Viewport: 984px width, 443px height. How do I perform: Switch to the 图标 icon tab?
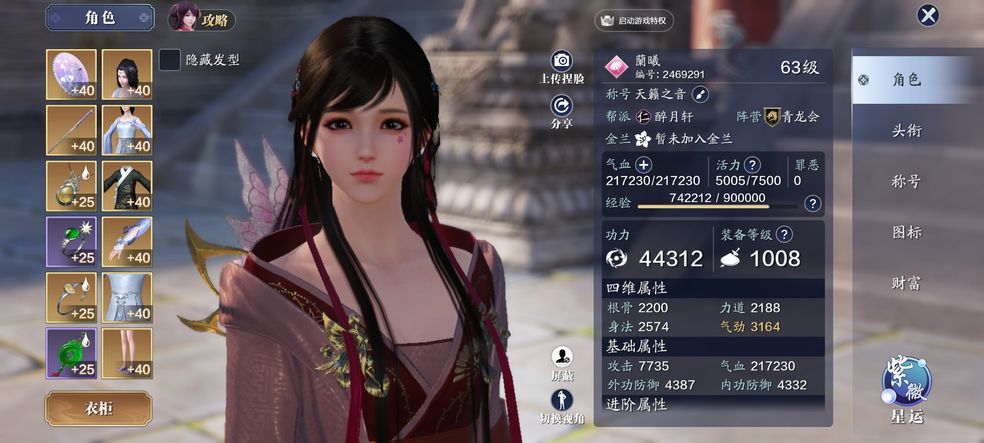(x=906, y=233)
